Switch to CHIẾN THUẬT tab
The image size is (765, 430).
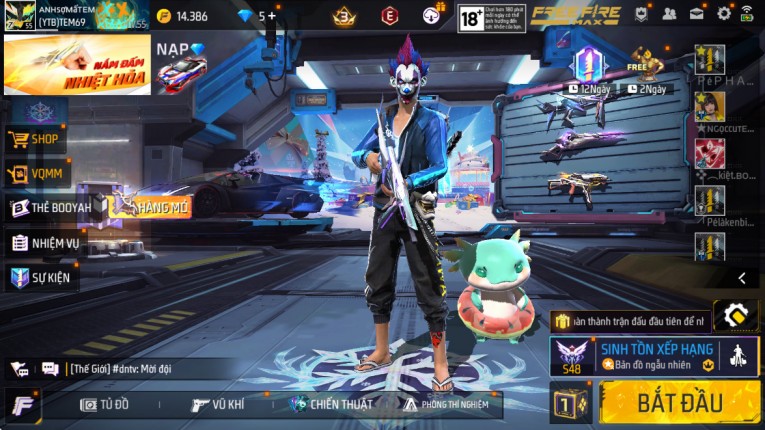330,404
